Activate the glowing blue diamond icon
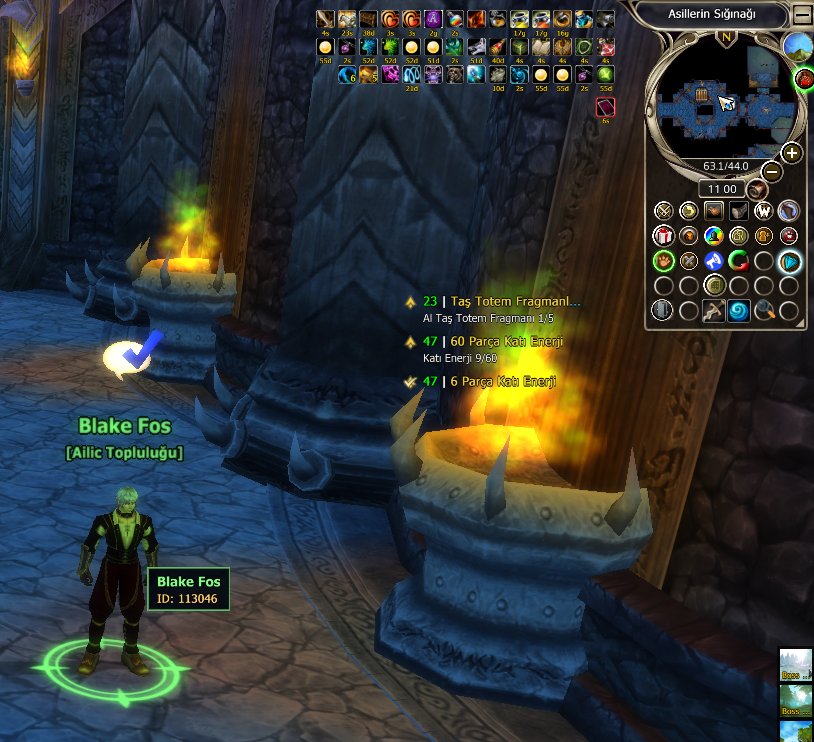 (x=790, y=261)
